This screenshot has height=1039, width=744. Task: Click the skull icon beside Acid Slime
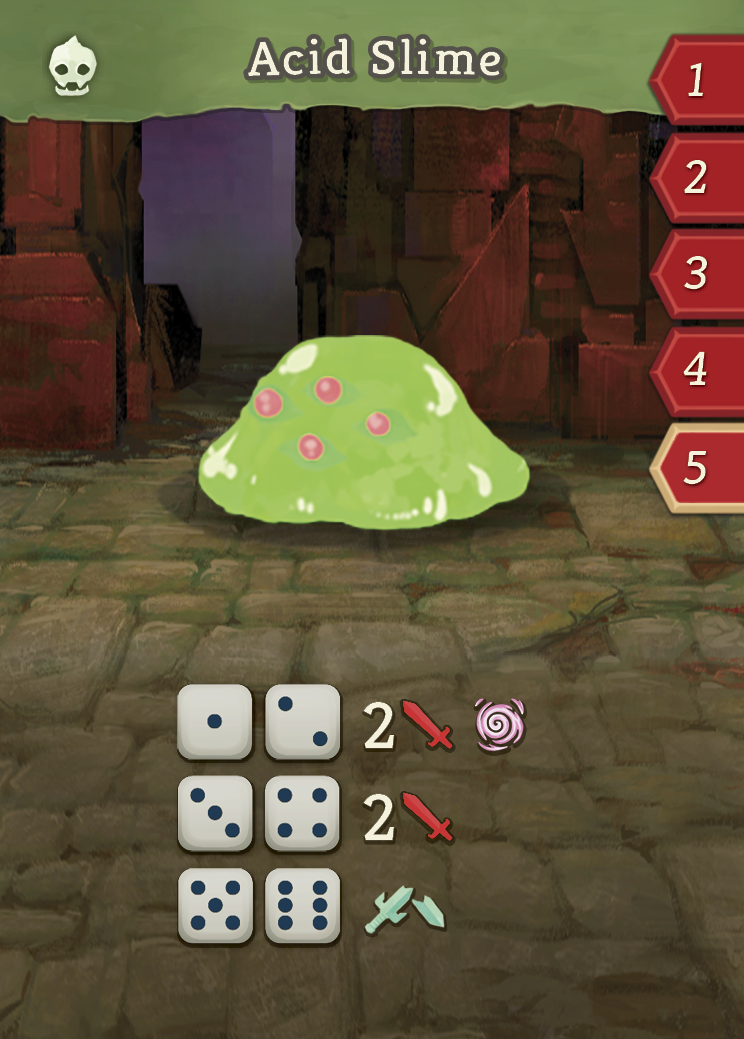pyautogui.click(x=73, y=65)
